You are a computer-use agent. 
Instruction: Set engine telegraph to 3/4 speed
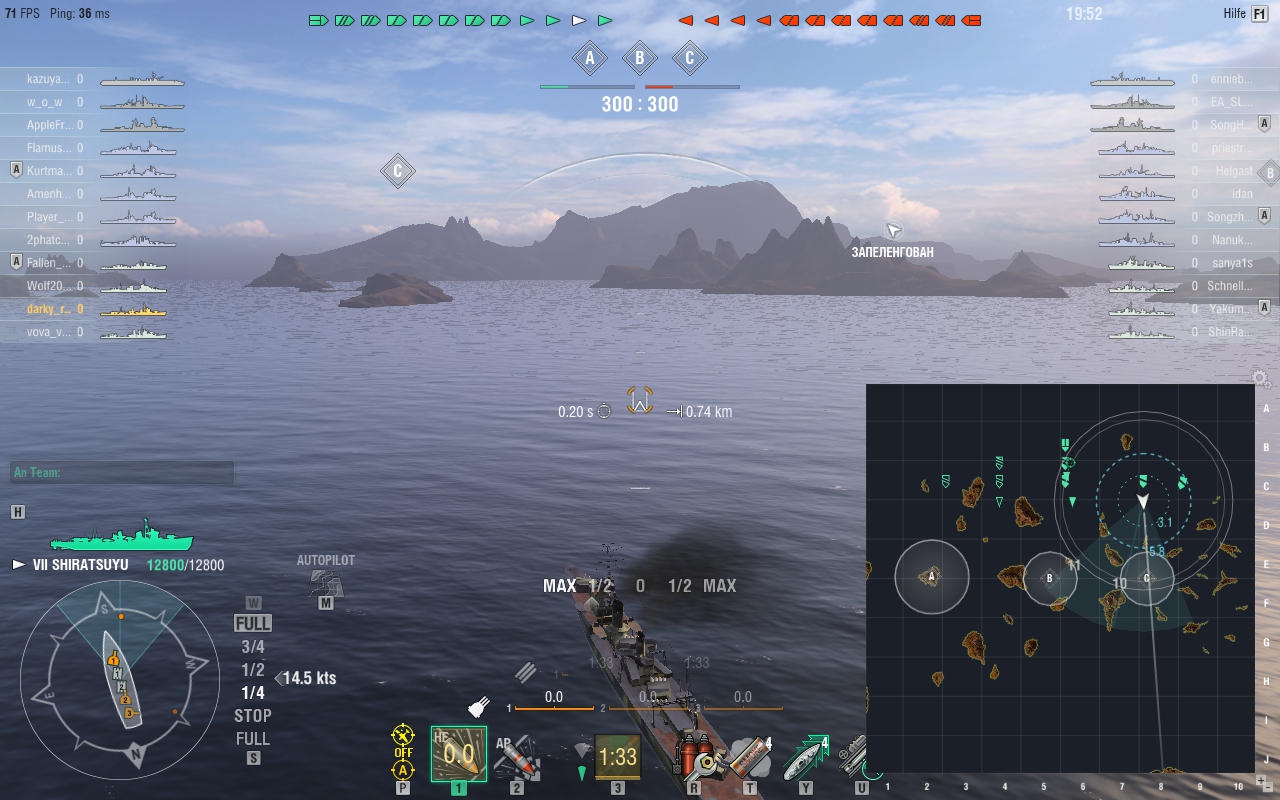point(253,647)
